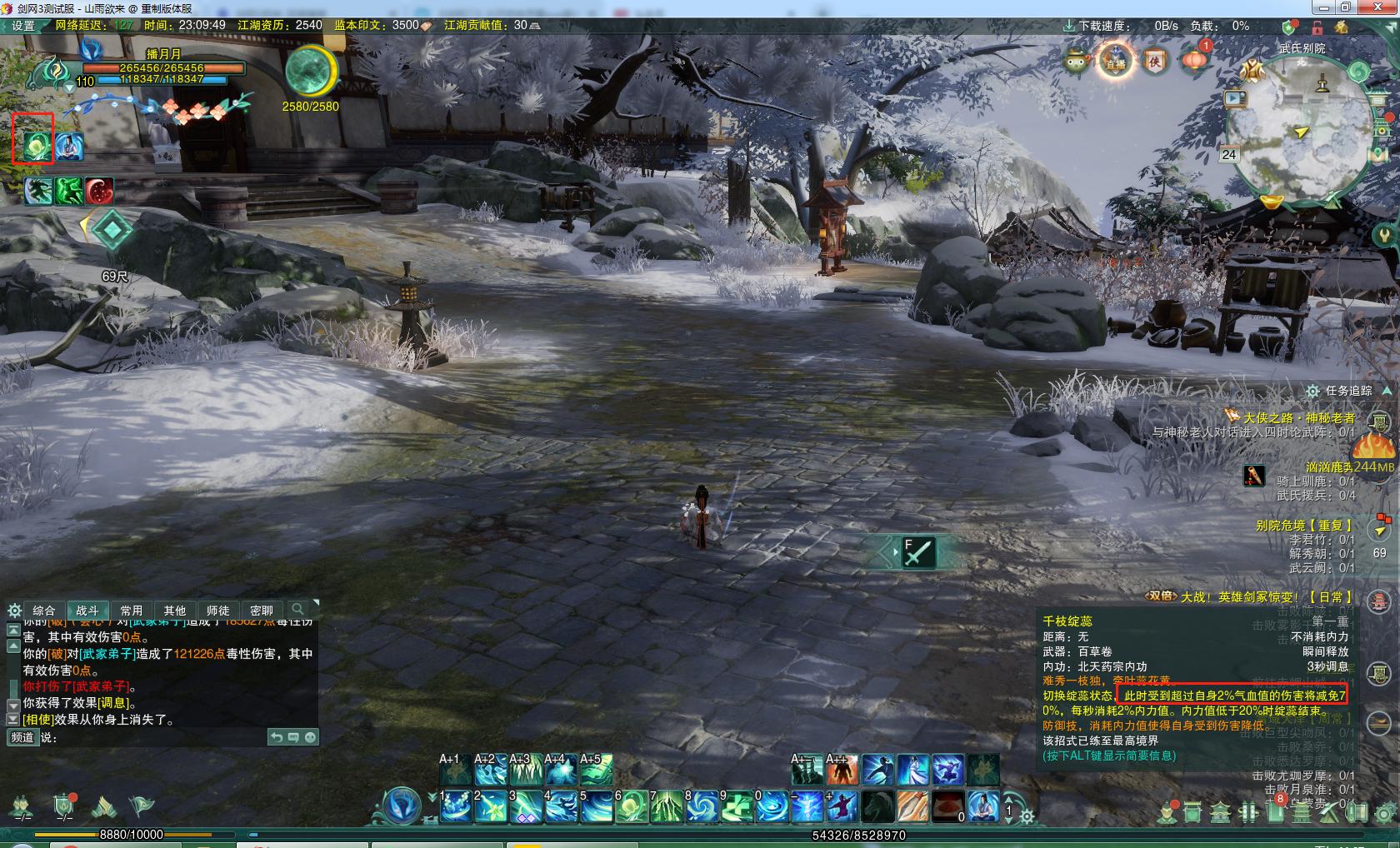Activate the meditating figure skill on hotbar
The width and height of the screenshot is (1400, 848).
(983, 806)
